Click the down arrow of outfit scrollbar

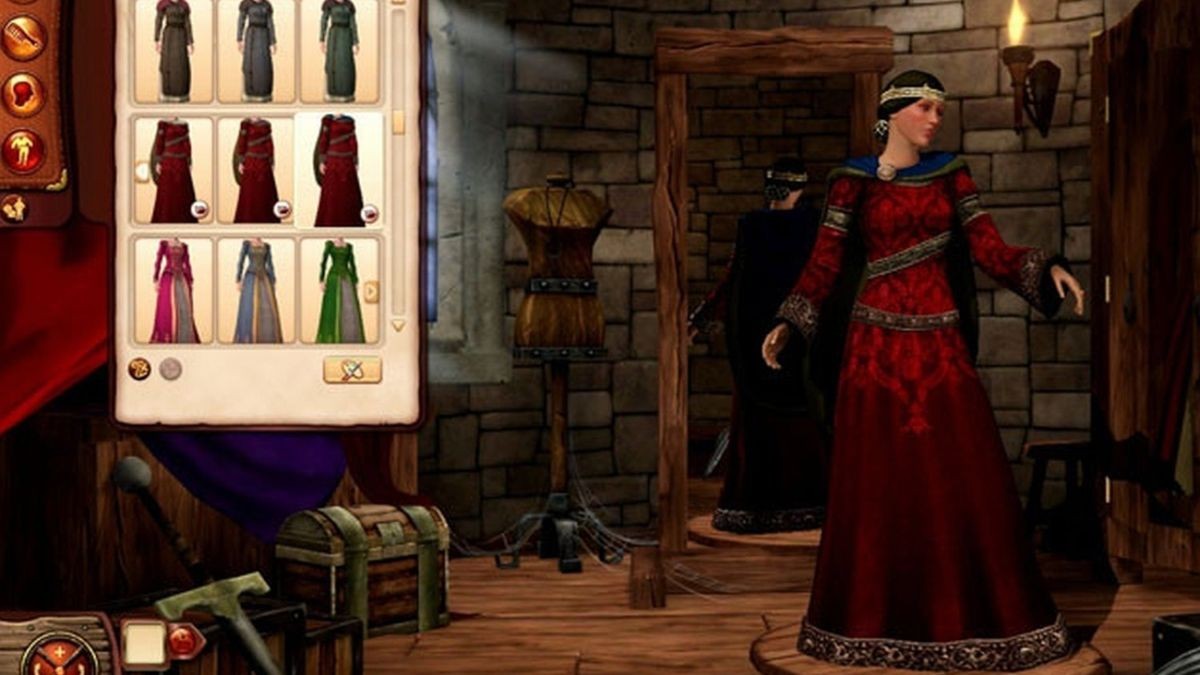[398, 325]
